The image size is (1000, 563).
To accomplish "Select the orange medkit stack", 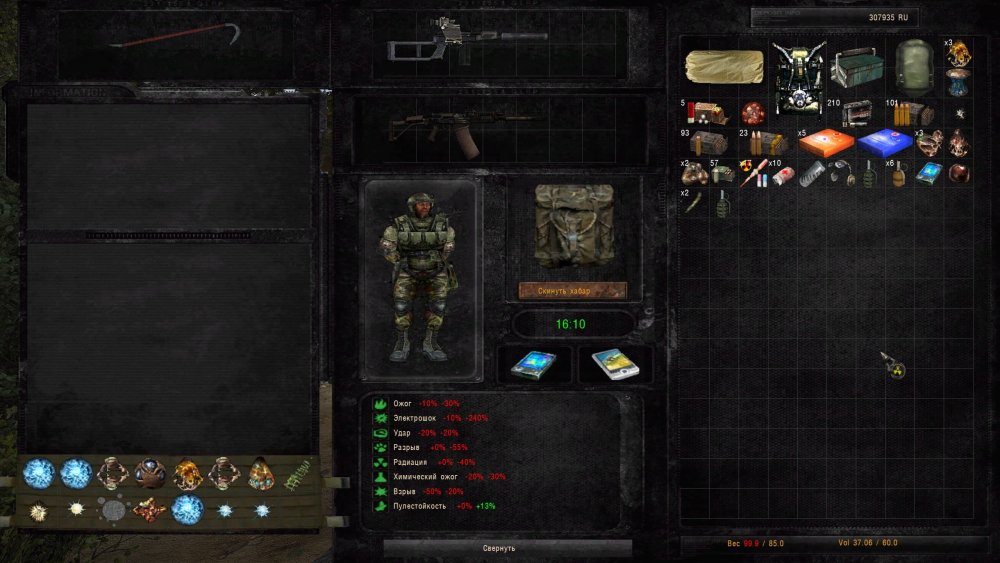I will pyautogui.click(x=826, y=142).
